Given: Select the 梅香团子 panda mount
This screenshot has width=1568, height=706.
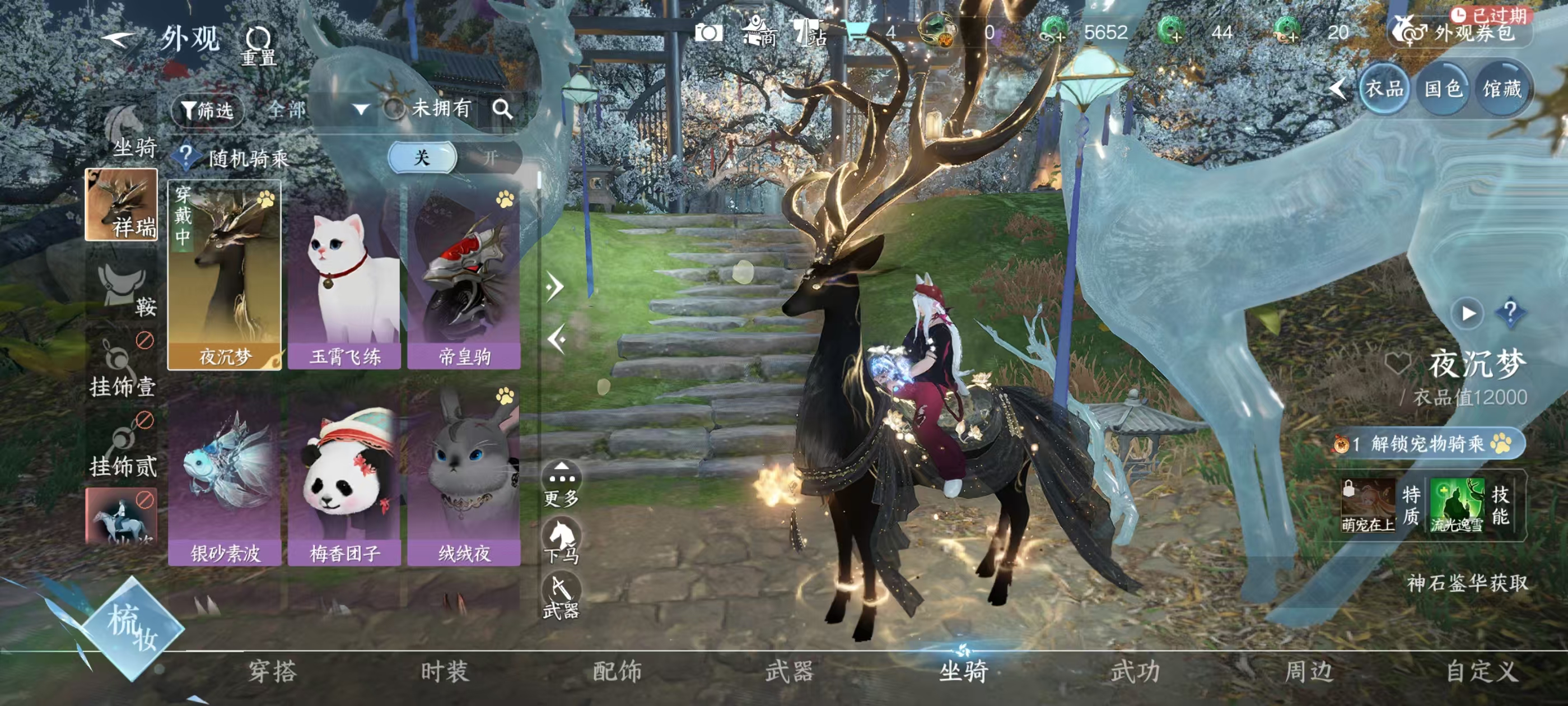Looking at the screenshot, I should click(x=344, y=475).
